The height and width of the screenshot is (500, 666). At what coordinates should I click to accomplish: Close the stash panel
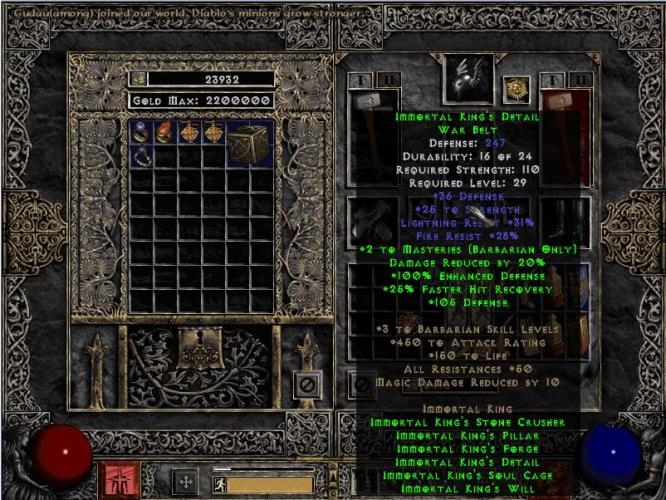tap(307, 383)
